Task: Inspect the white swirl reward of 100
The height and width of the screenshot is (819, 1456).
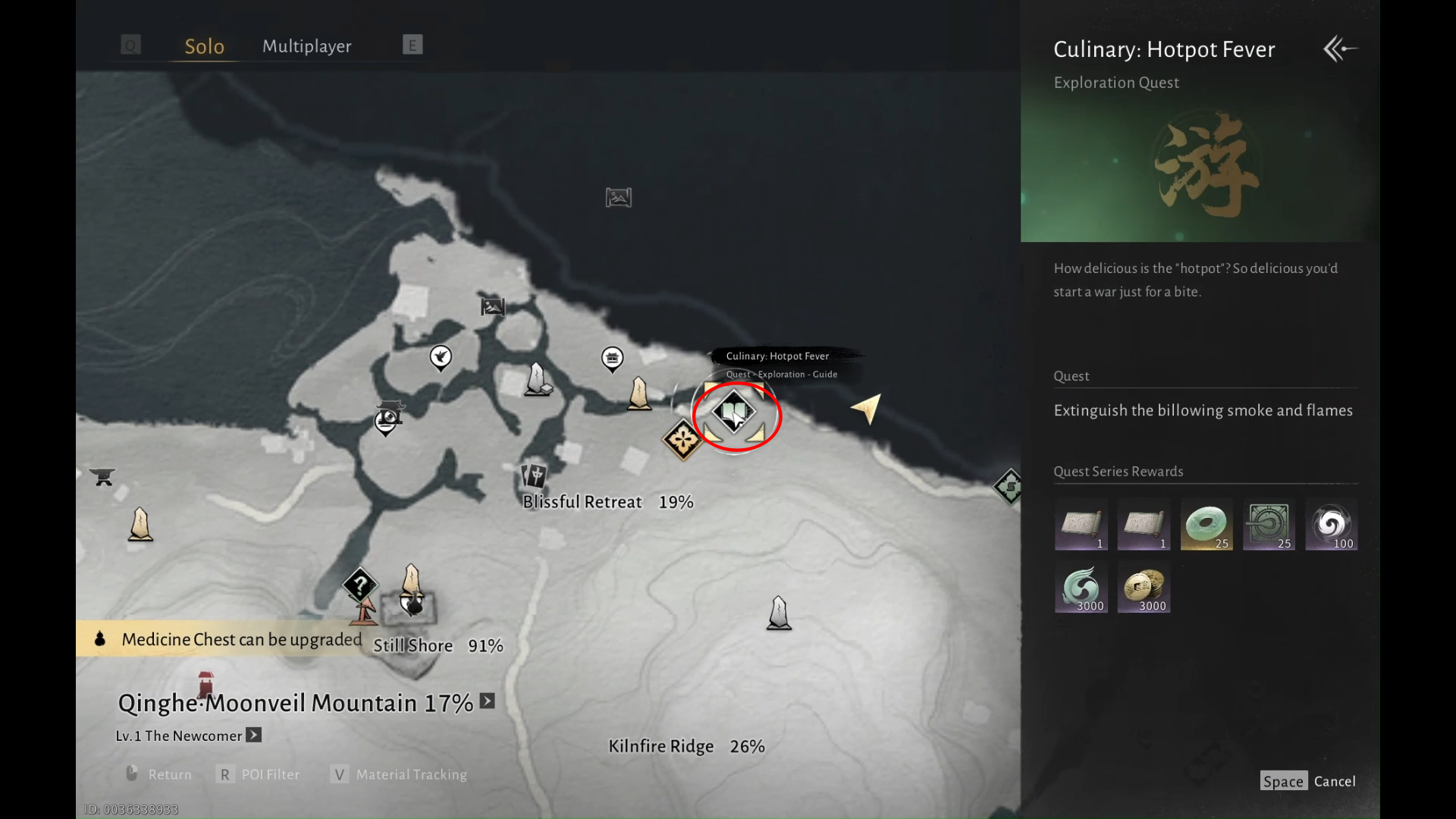Action: pyautogui.click(x=1331, y=524)
